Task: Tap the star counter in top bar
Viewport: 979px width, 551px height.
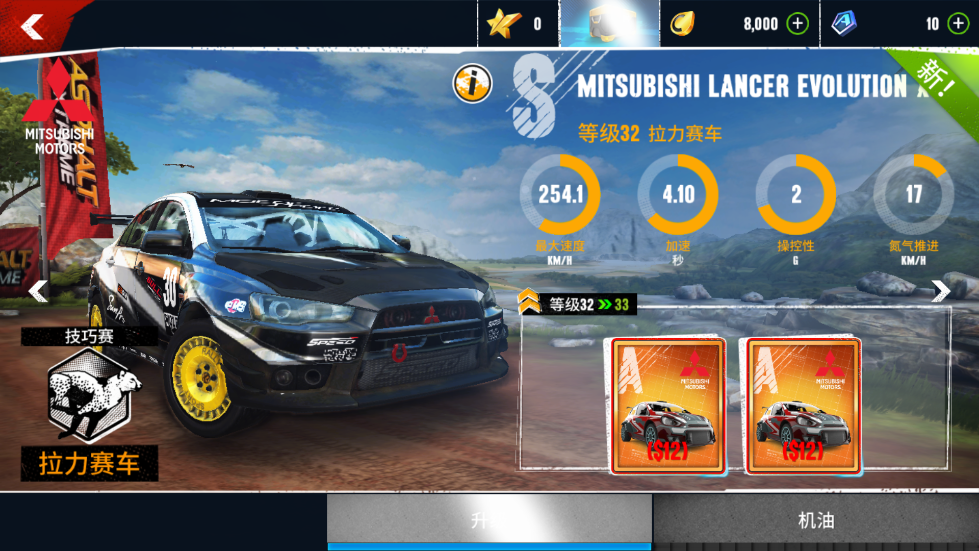Action: point(517,24)
